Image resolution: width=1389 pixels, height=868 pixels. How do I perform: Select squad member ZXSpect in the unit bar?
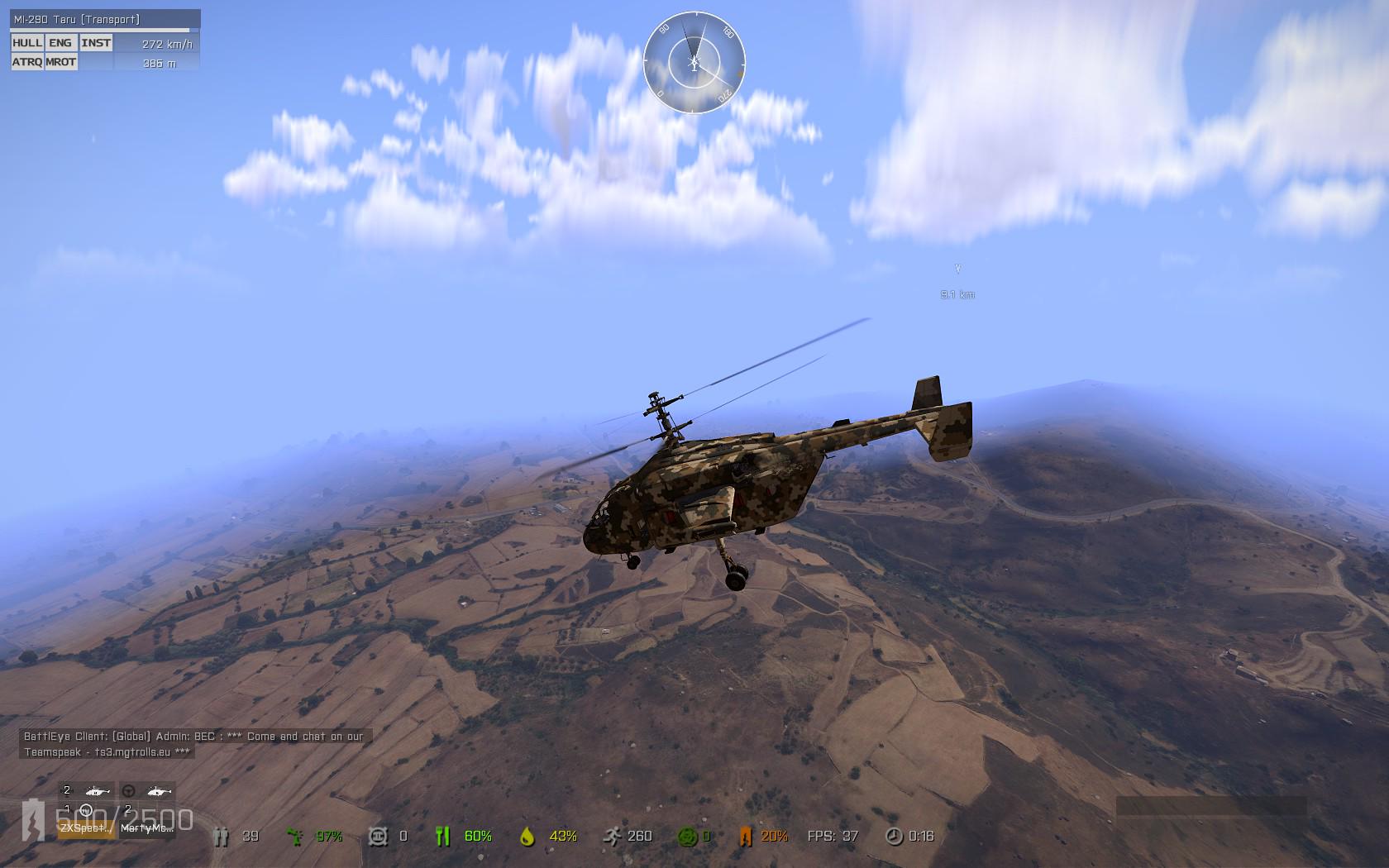tap(87, 827)
